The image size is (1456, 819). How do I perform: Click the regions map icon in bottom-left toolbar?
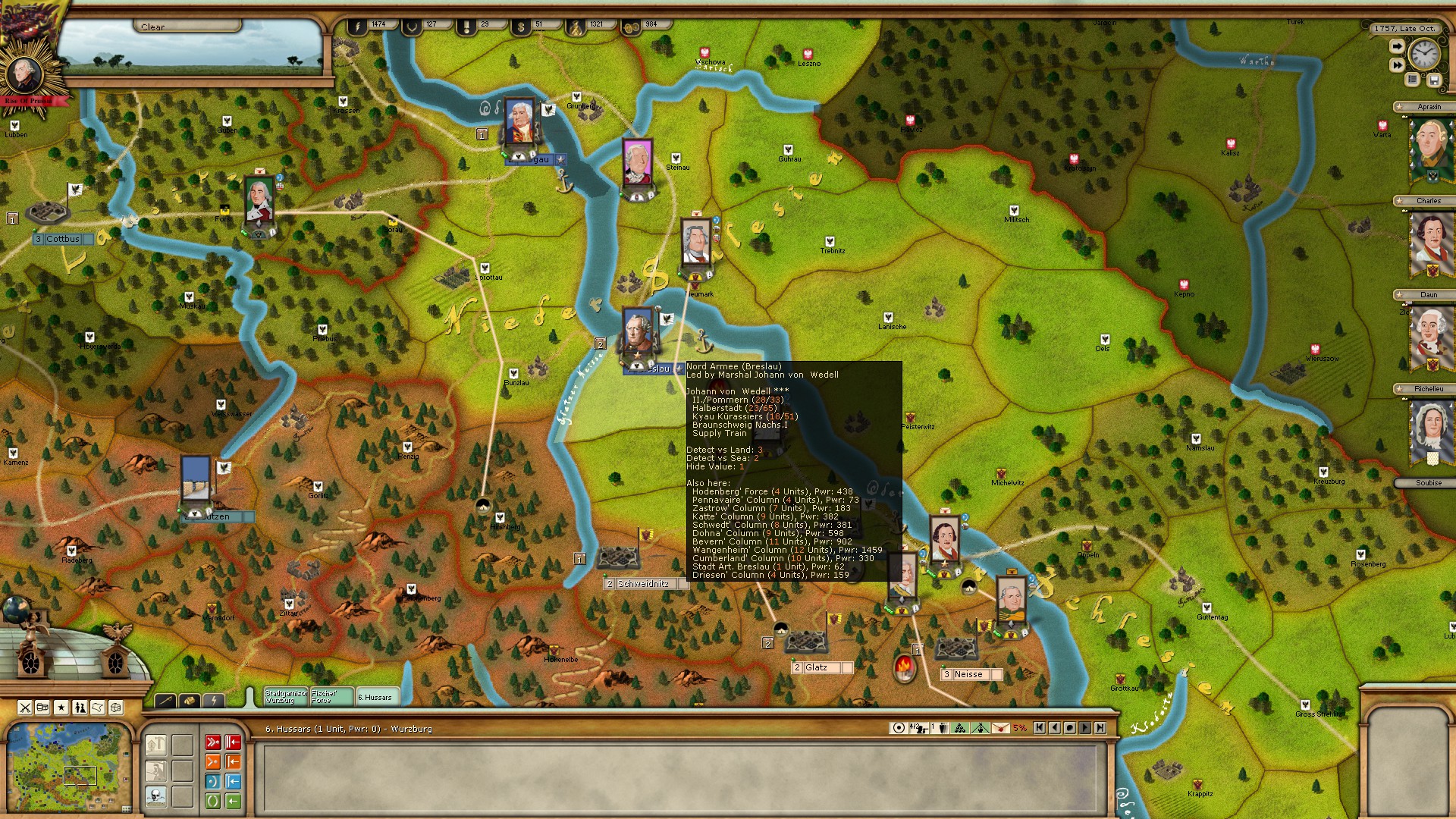(x=99, y=707)
